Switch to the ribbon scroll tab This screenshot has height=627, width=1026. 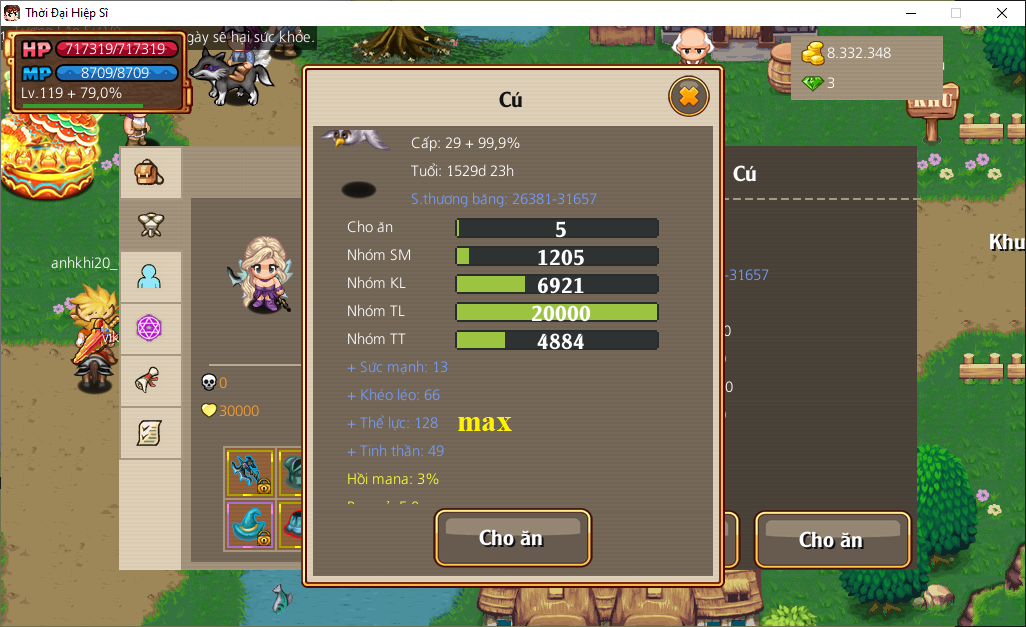click(x=150, y=381)
